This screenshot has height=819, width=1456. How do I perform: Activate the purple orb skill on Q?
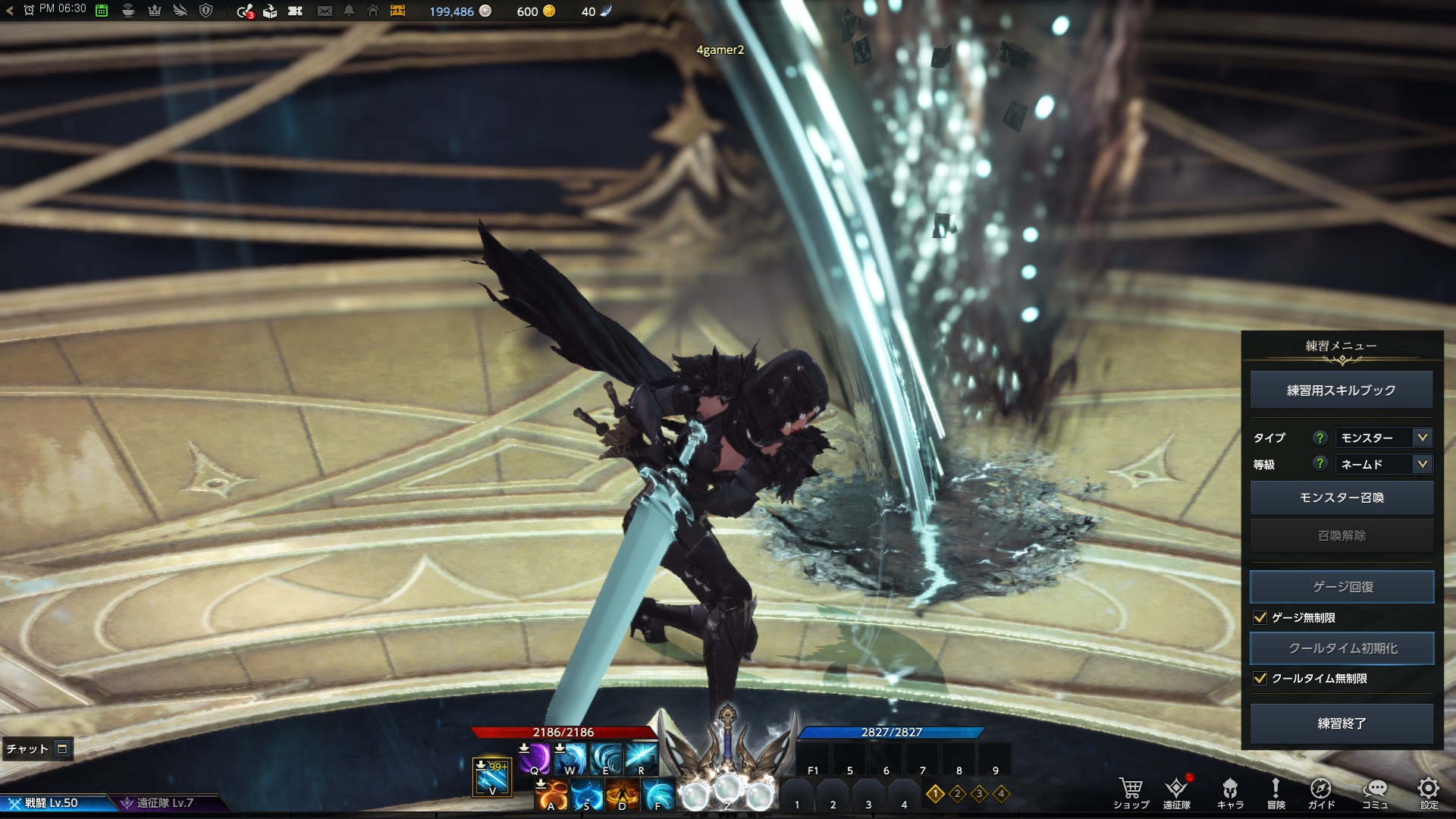535,758
